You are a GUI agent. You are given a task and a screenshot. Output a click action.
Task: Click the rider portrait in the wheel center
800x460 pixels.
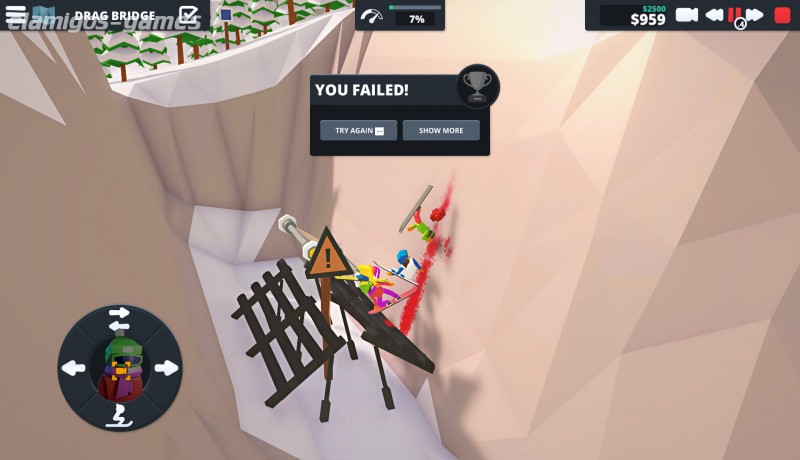120,367
